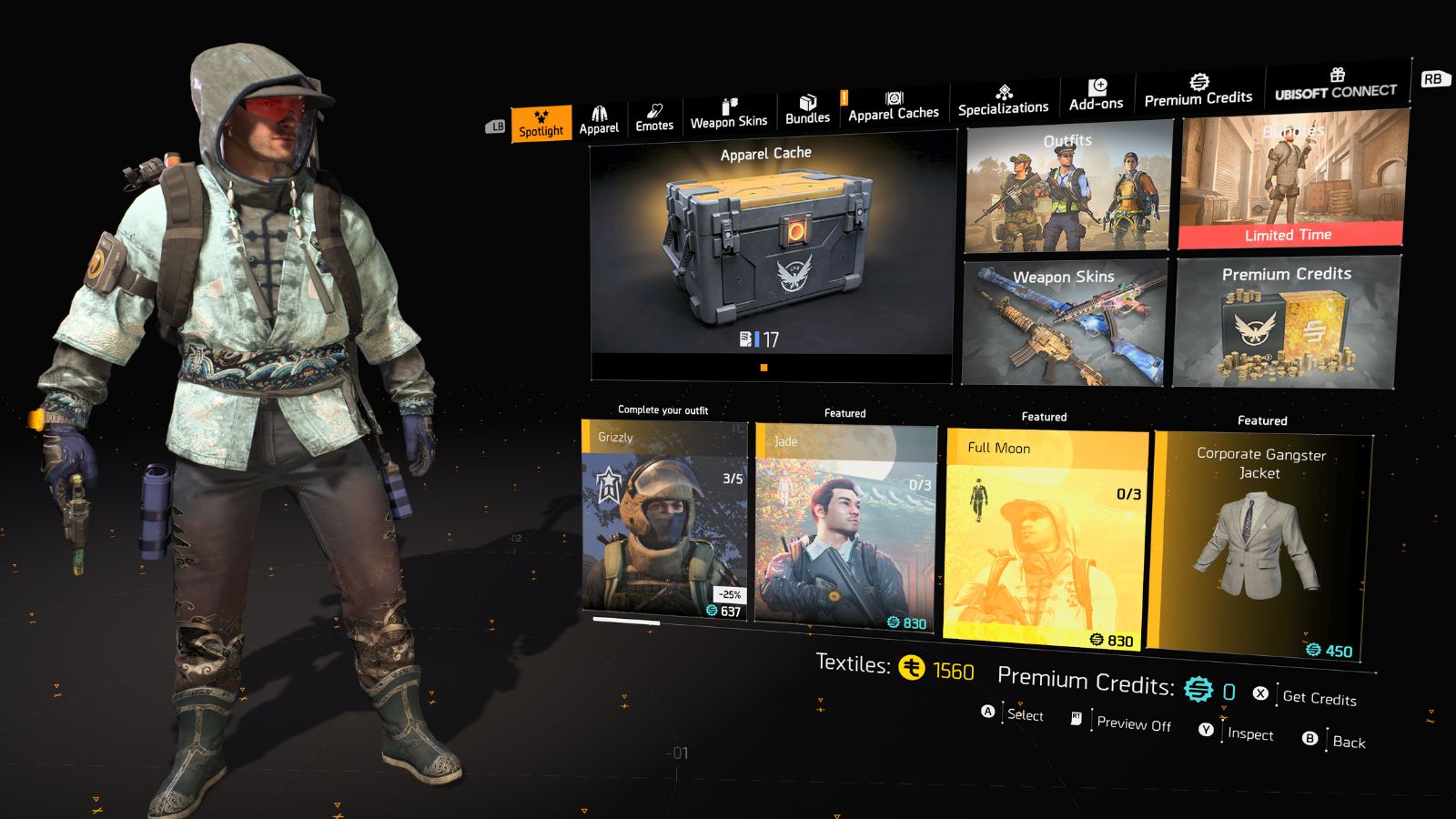Click the carousel page indicator dot

(763, 367)
